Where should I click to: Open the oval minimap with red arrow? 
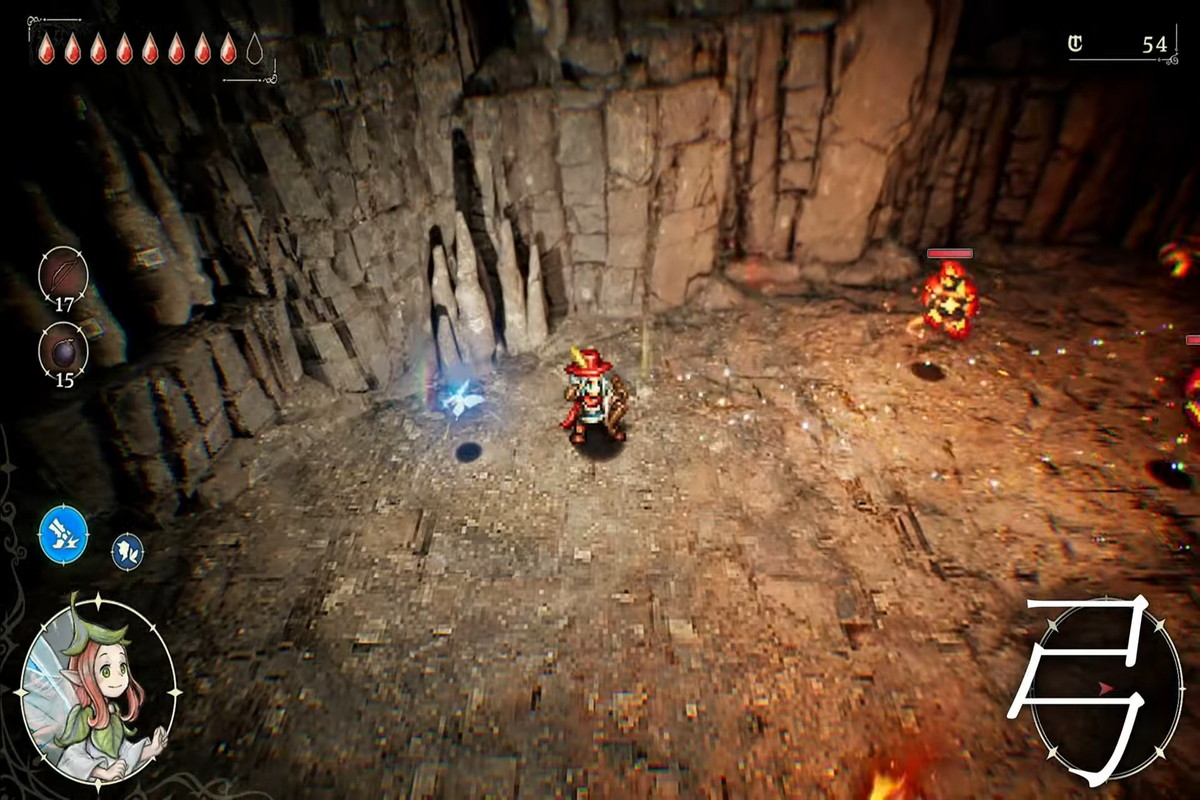click(1105, 690)
